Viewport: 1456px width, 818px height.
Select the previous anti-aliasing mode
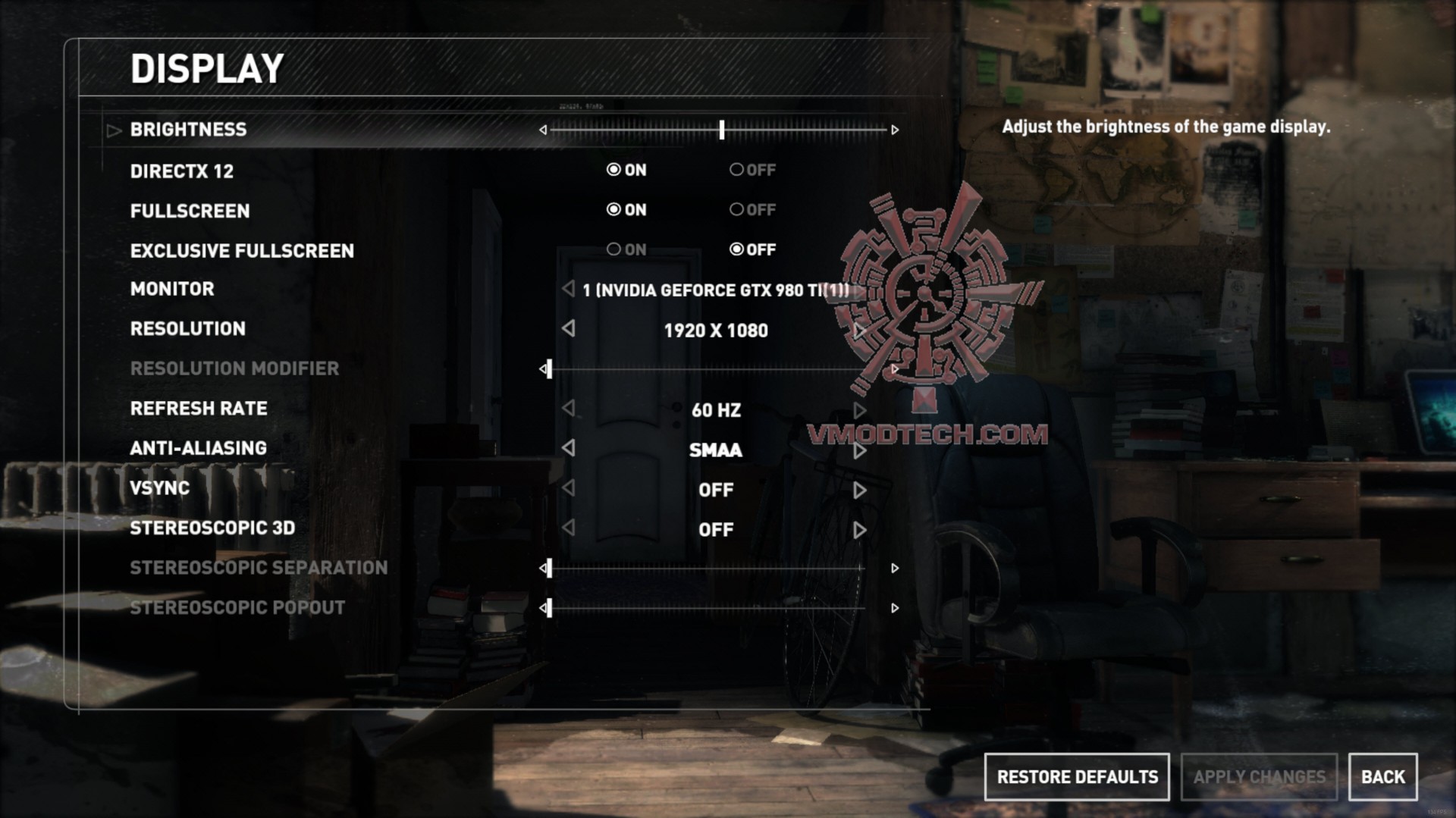pyautogui.click(x=569, y=448)
